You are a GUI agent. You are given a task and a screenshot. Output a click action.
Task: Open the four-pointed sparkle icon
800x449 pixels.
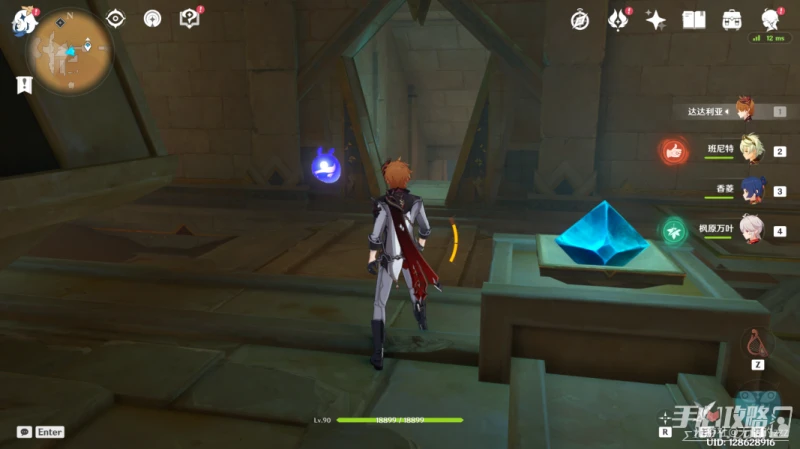(656, 19)
